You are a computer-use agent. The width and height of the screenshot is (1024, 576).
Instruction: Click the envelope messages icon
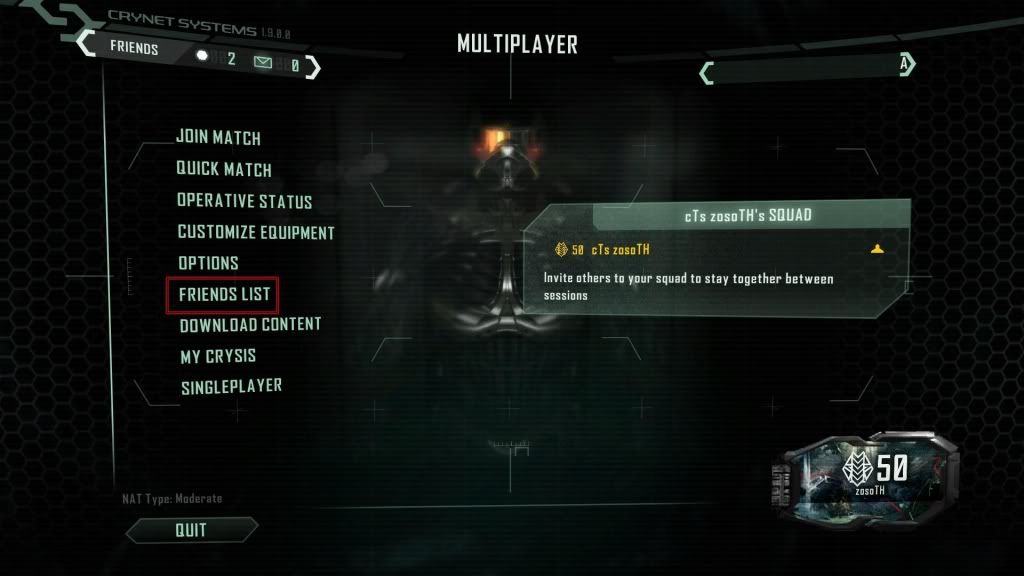coord(263,63)
